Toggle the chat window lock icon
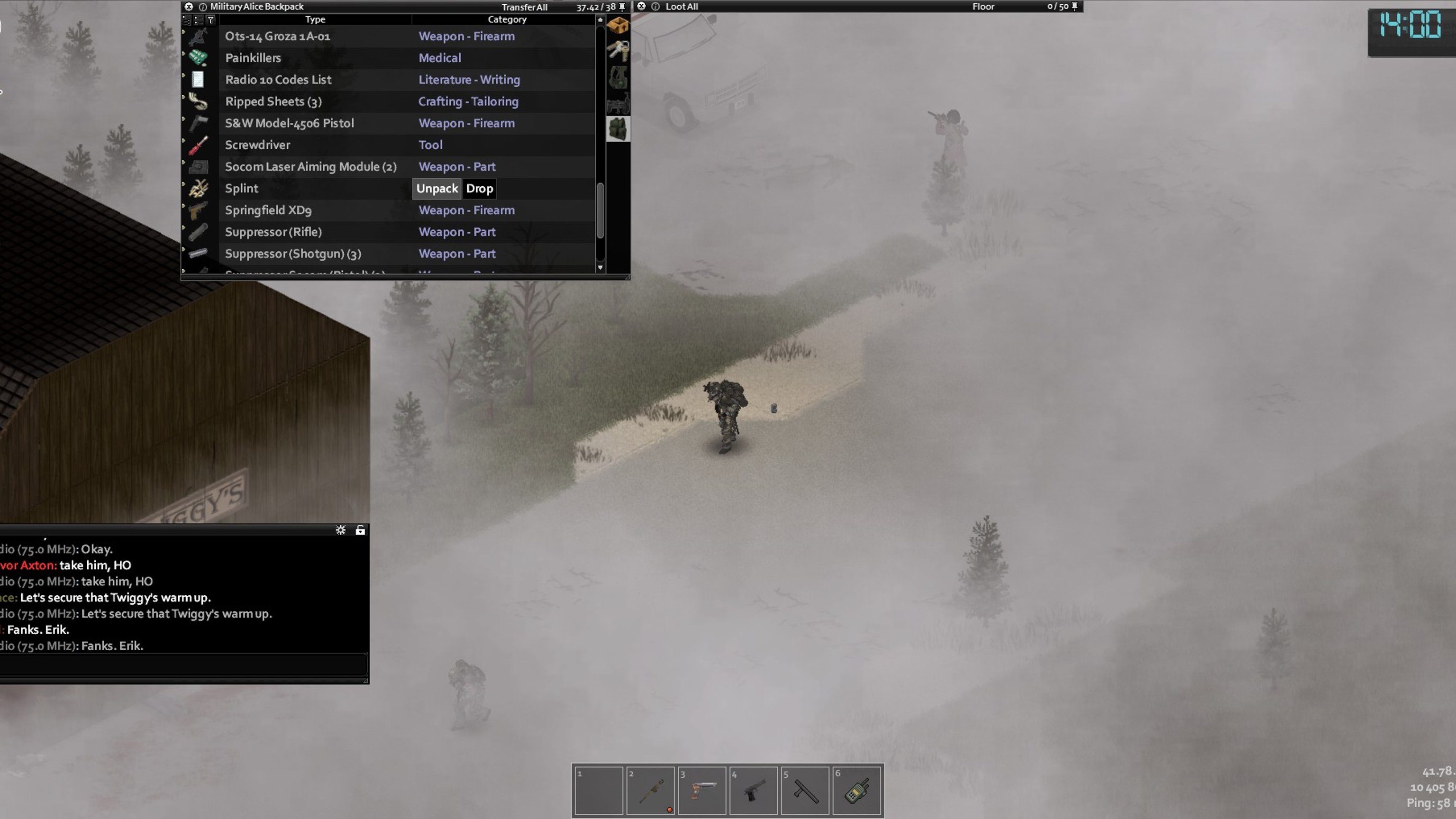The image size is (1456, 819). point(360,529)
